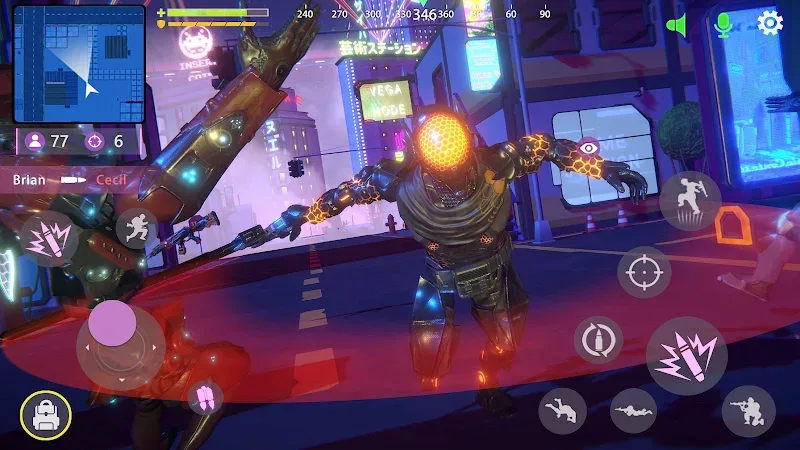Image resolution: width=800 pixels, height=450 pixels.
Task: Reload weapon with the bullet-arrows button
Action: point(598,340)
